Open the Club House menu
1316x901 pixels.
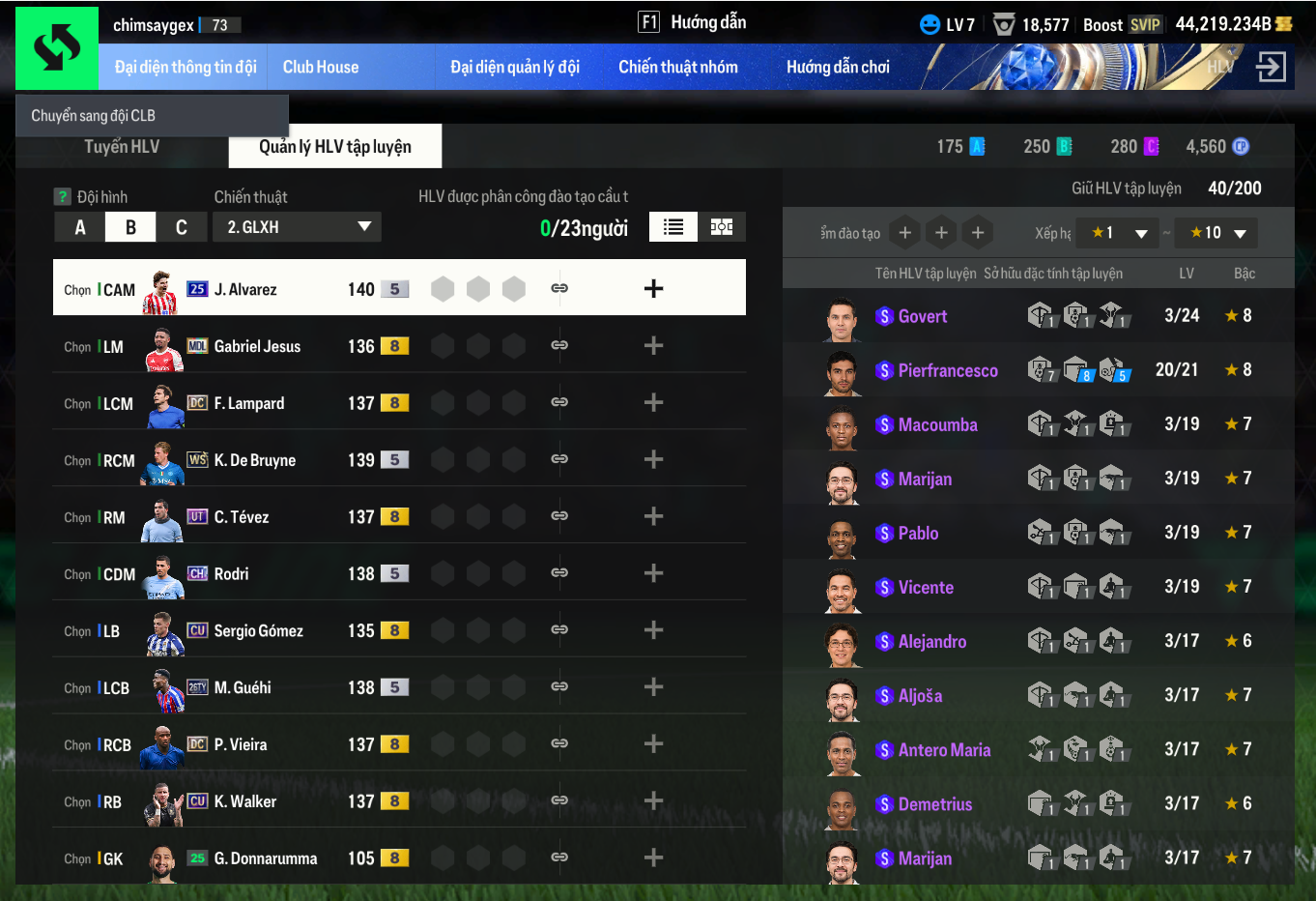point(320,67)
